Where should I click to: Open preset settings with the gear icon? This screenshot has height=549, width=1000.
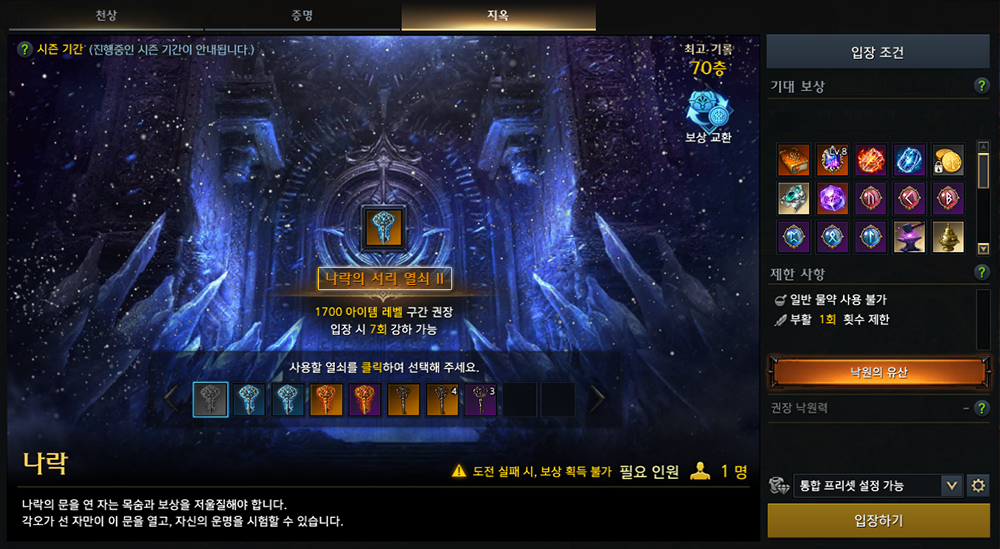tap(978, 486)
